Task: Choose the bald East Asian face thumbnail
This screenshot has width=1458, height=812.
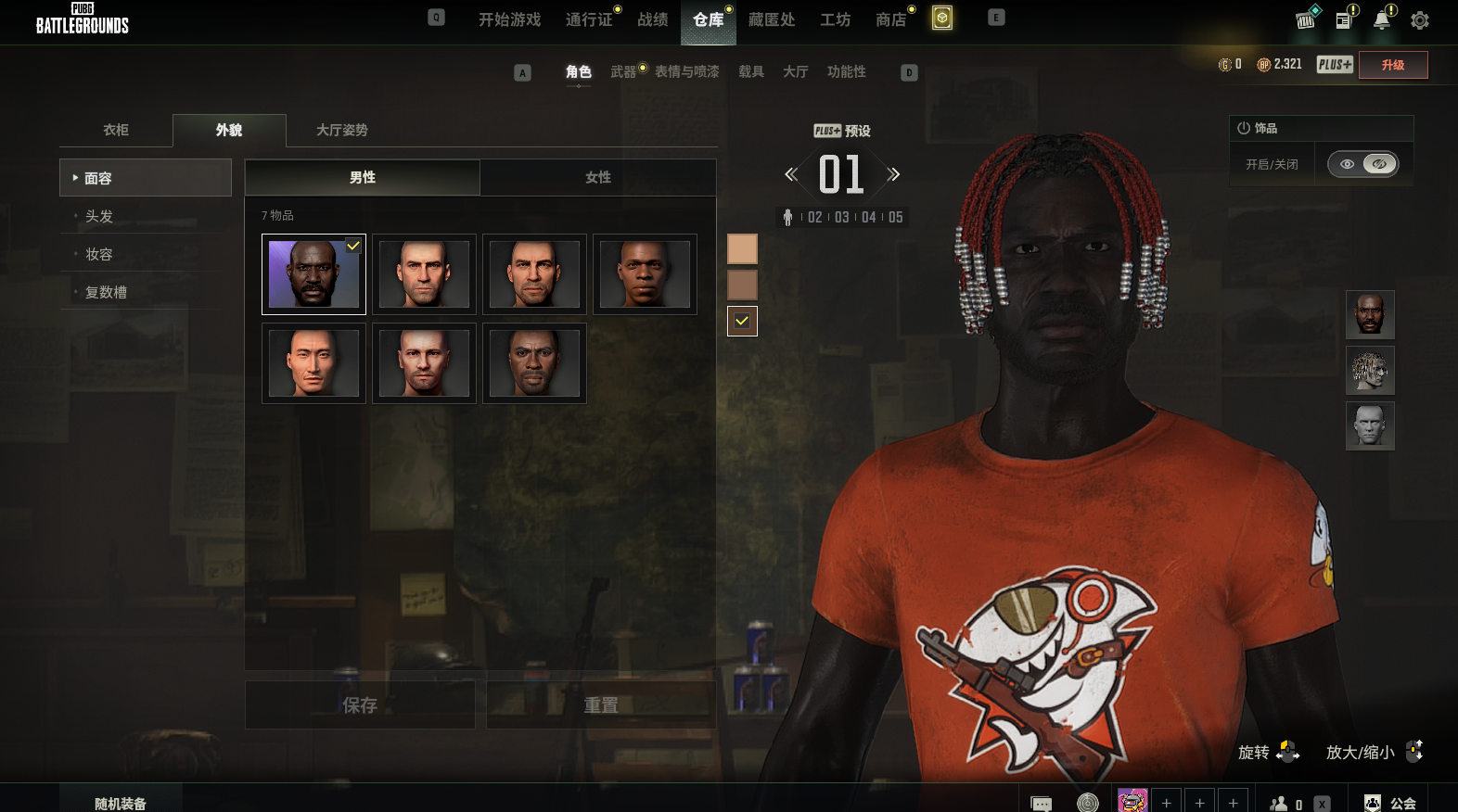Action: click(313, 363)
